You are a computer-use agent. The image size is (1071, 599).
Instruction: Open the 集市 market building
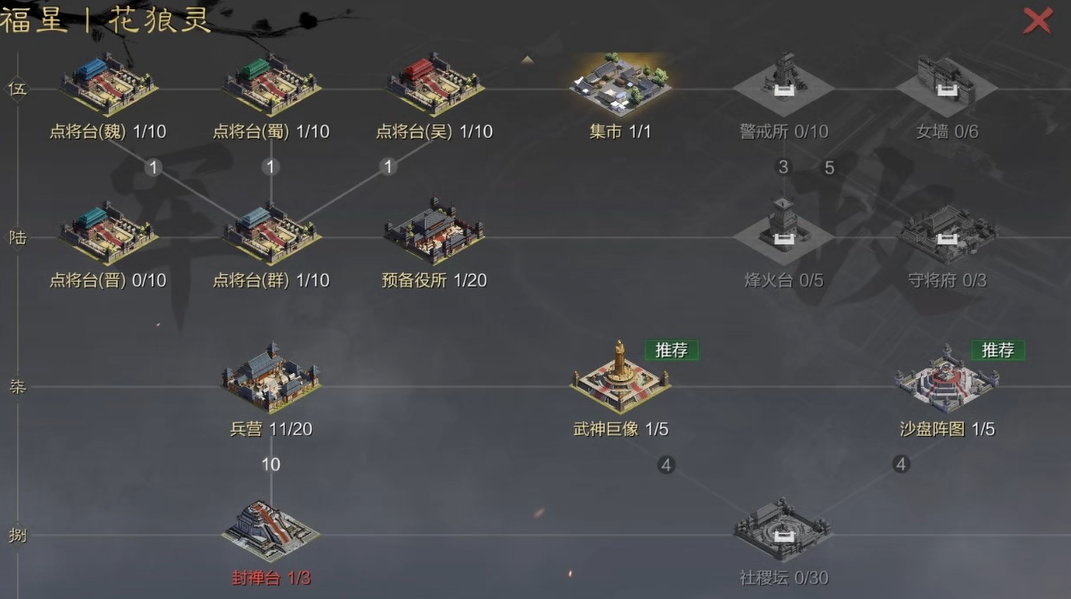620,84
